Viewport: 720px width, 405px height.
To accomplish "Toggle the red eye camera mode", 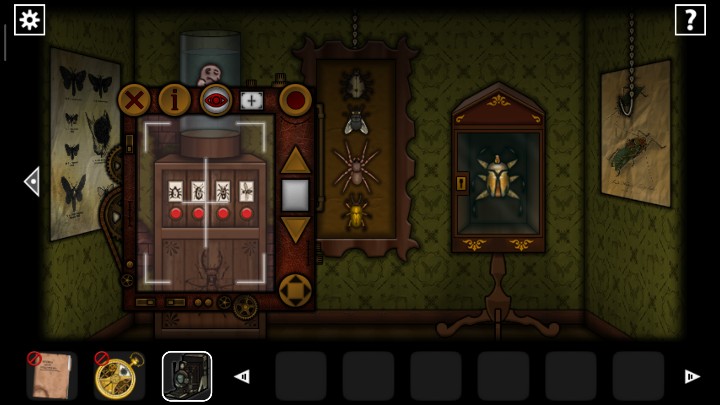I will (215, 100).
